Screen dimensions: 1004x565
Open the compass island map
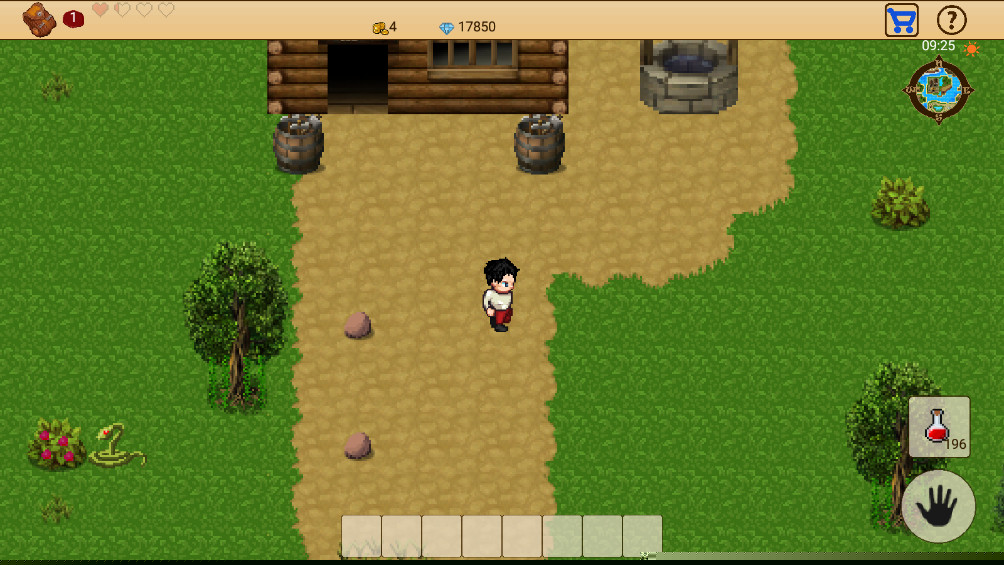click(x=938, y=91)
